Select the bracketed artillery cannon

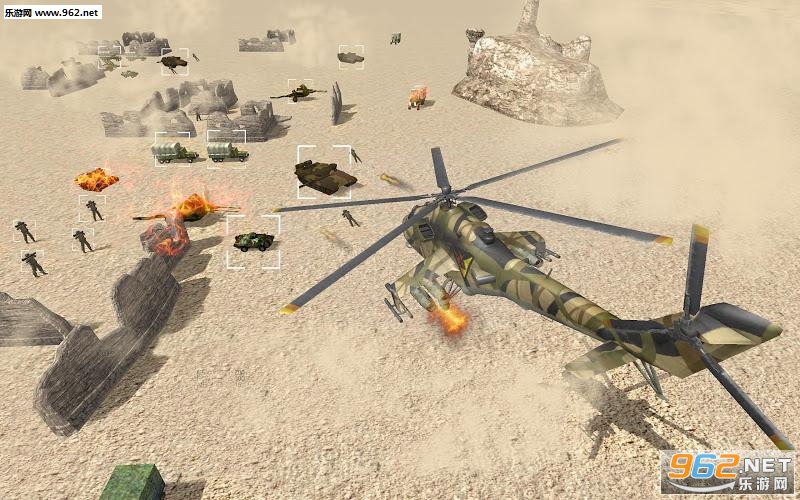pos(299,93)
